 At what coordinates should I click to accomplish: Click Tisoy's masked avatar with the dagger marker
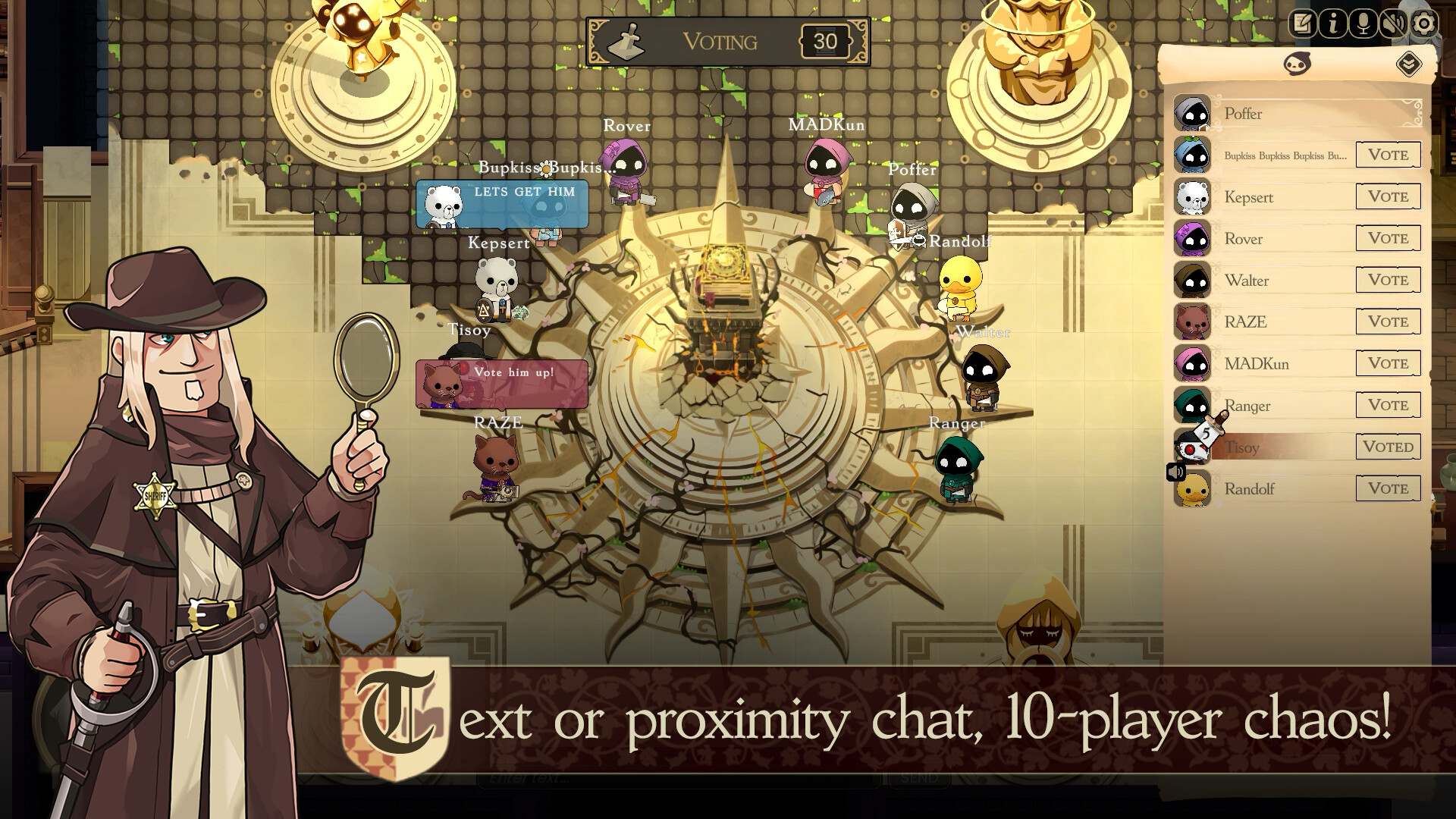point(1193,448)
